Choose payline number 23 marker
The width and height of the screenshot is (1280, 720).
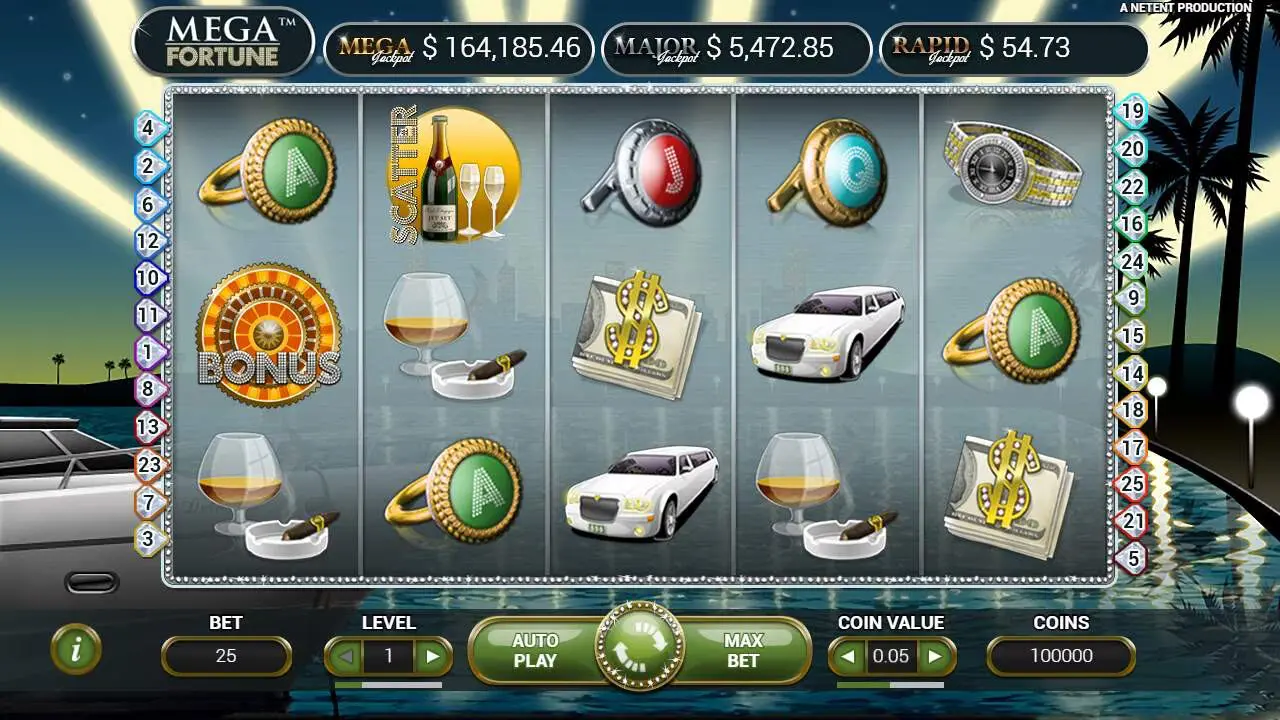click(148, 464)
